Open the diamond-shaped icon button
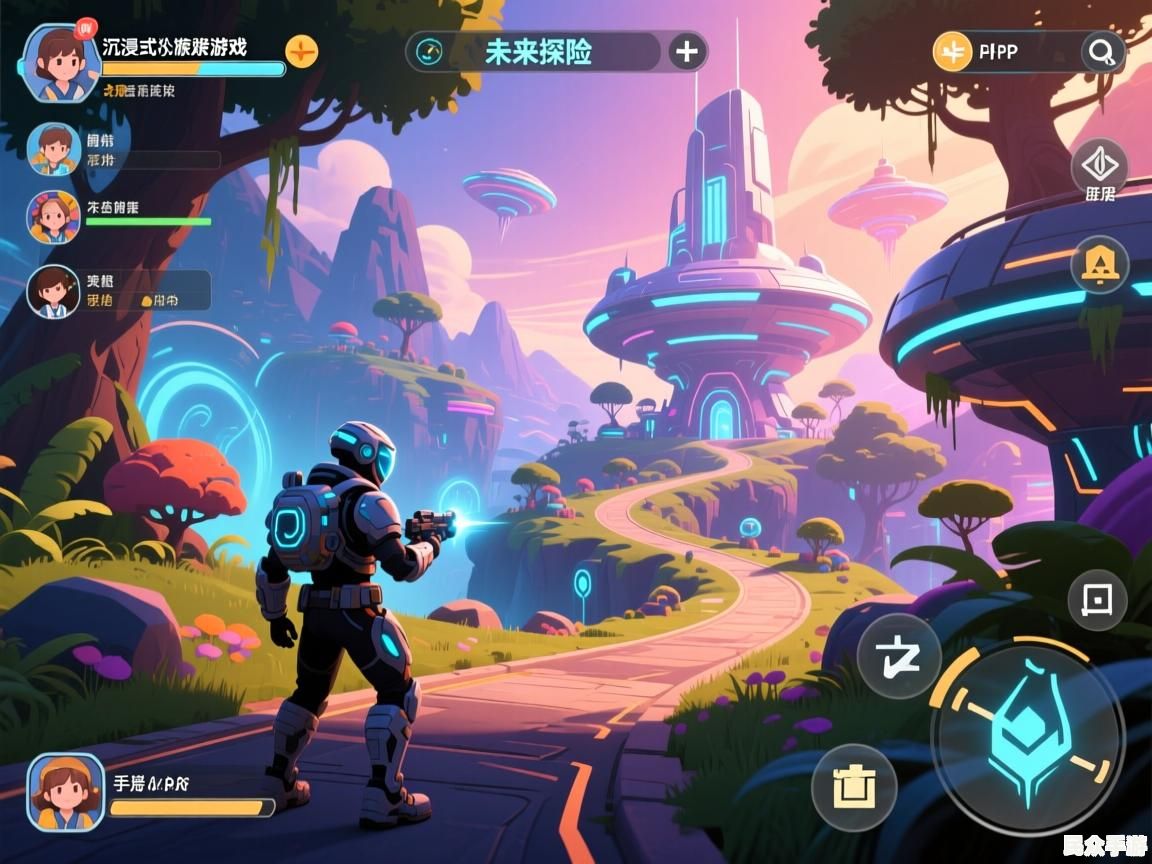The height and width of the screenshot is (864, 1152). click(1099, 165)
